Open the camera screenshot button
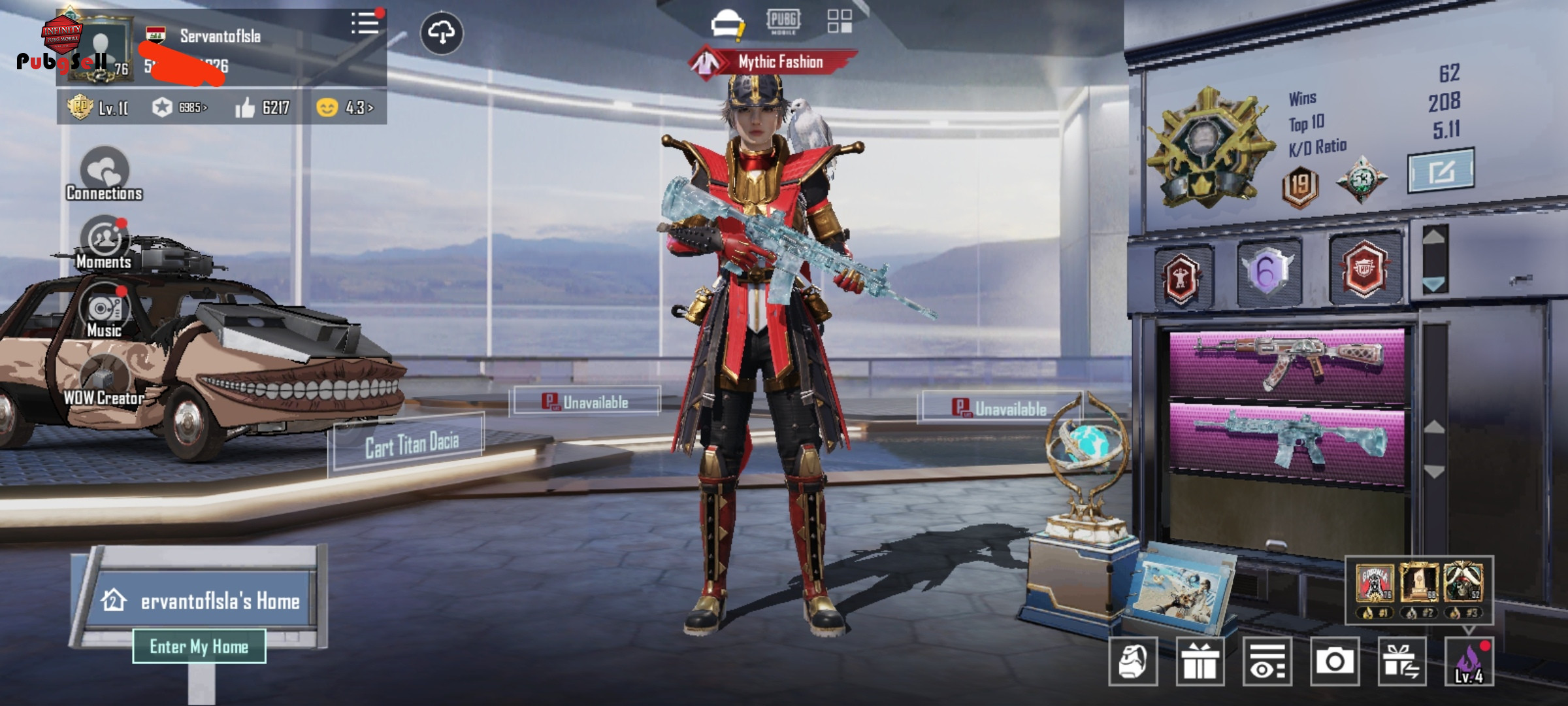 click(1334, 662)
